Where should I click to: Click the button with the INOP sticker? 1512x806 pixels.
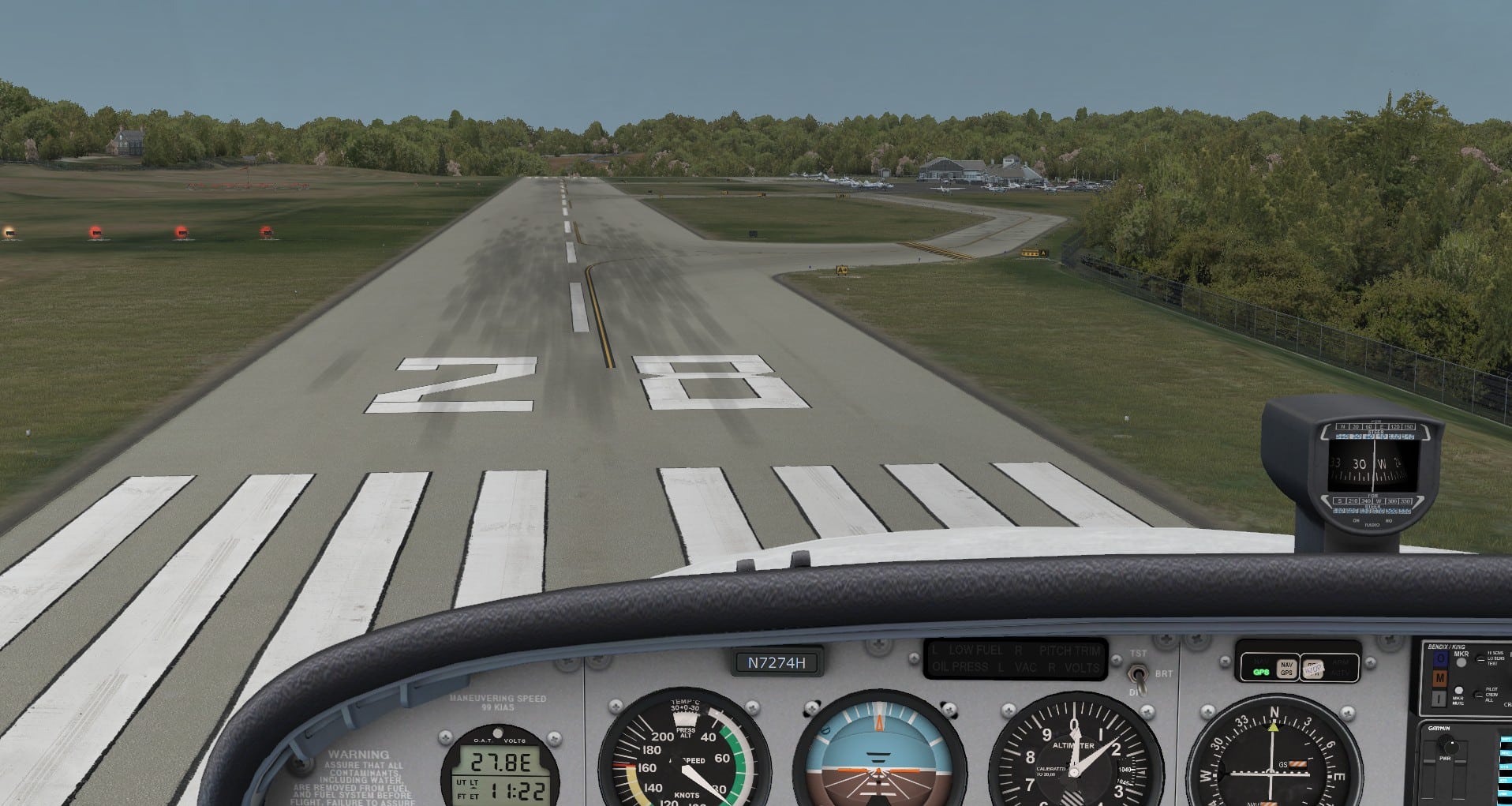click(x=1312, y=669)
